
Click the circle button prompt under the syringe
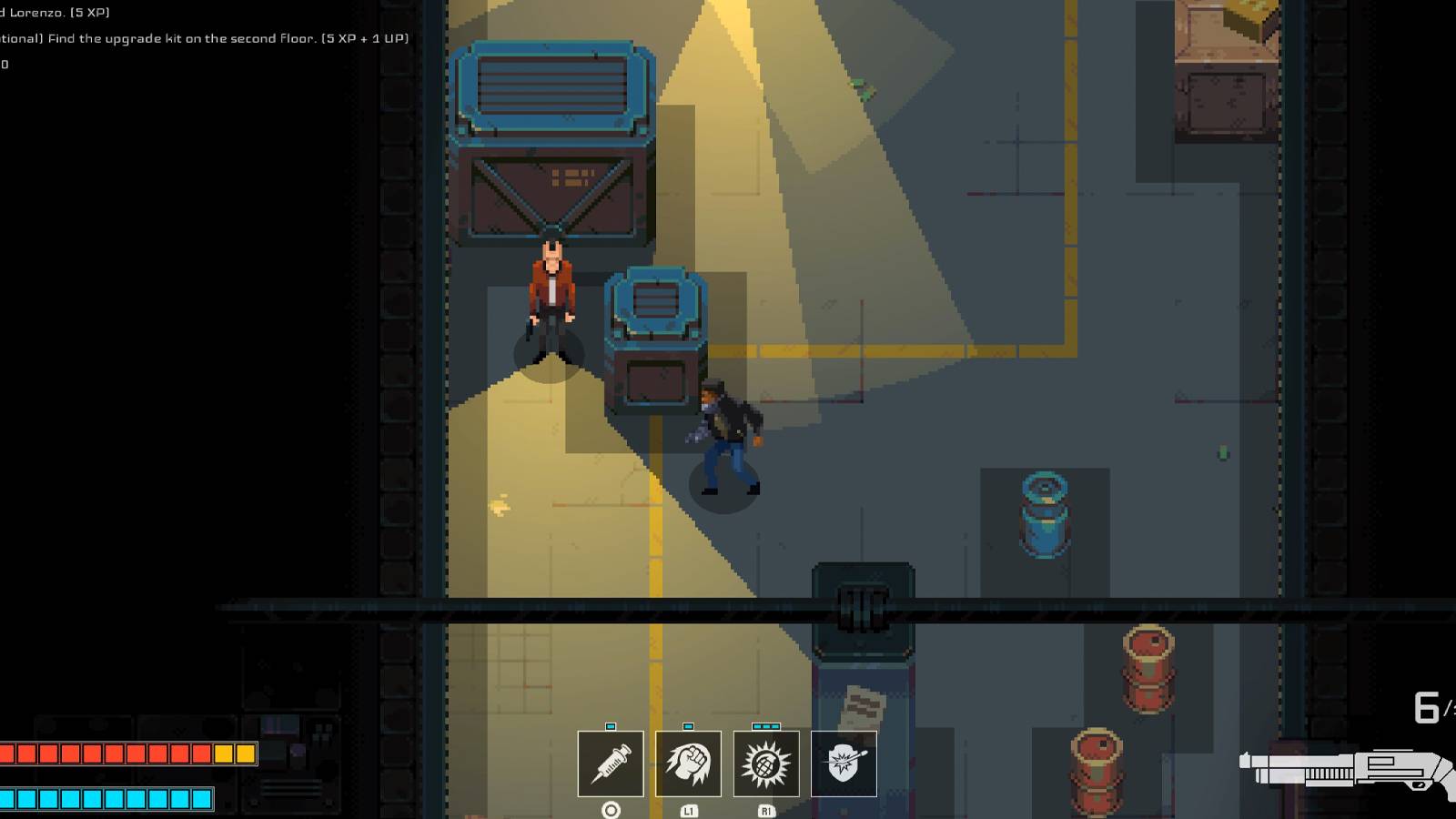[610, 810]
